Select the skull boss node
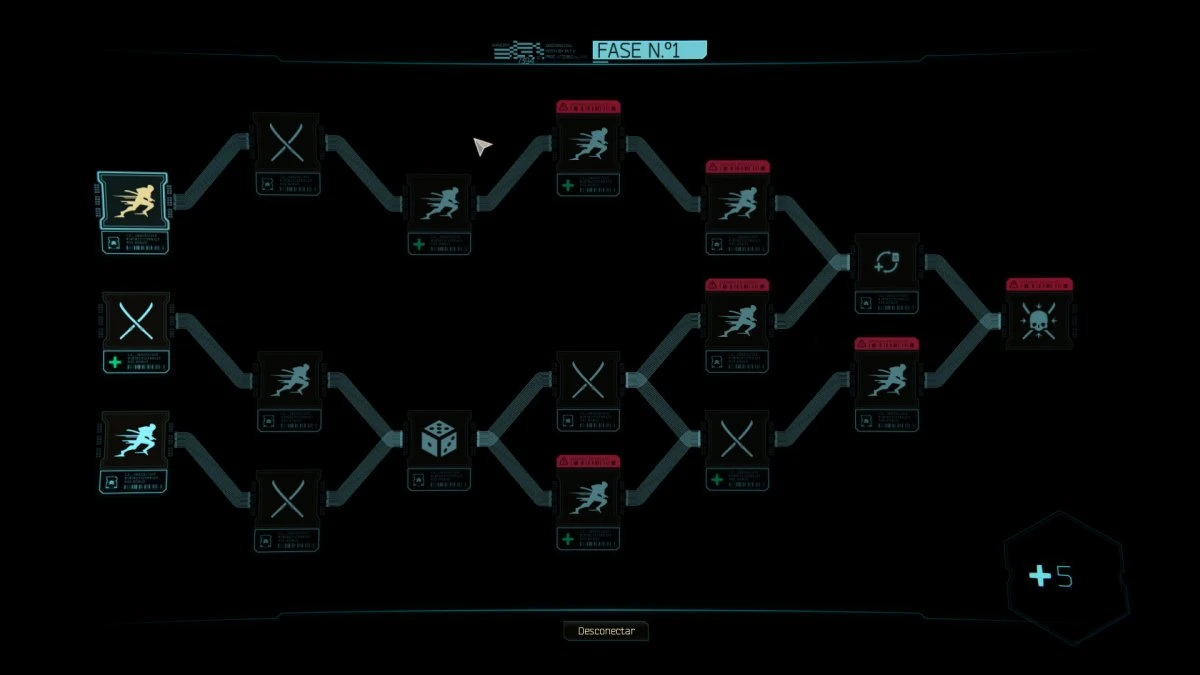This screenshot has height=675, width=1200. tap(1038, 321)
